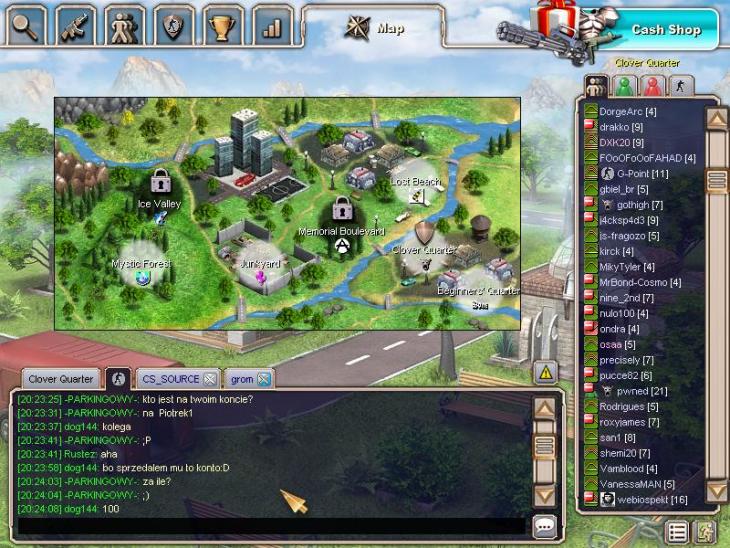Select the locked Memorial Boulevard location
This screenshot has width=730, height=548.
click(342, 215)
